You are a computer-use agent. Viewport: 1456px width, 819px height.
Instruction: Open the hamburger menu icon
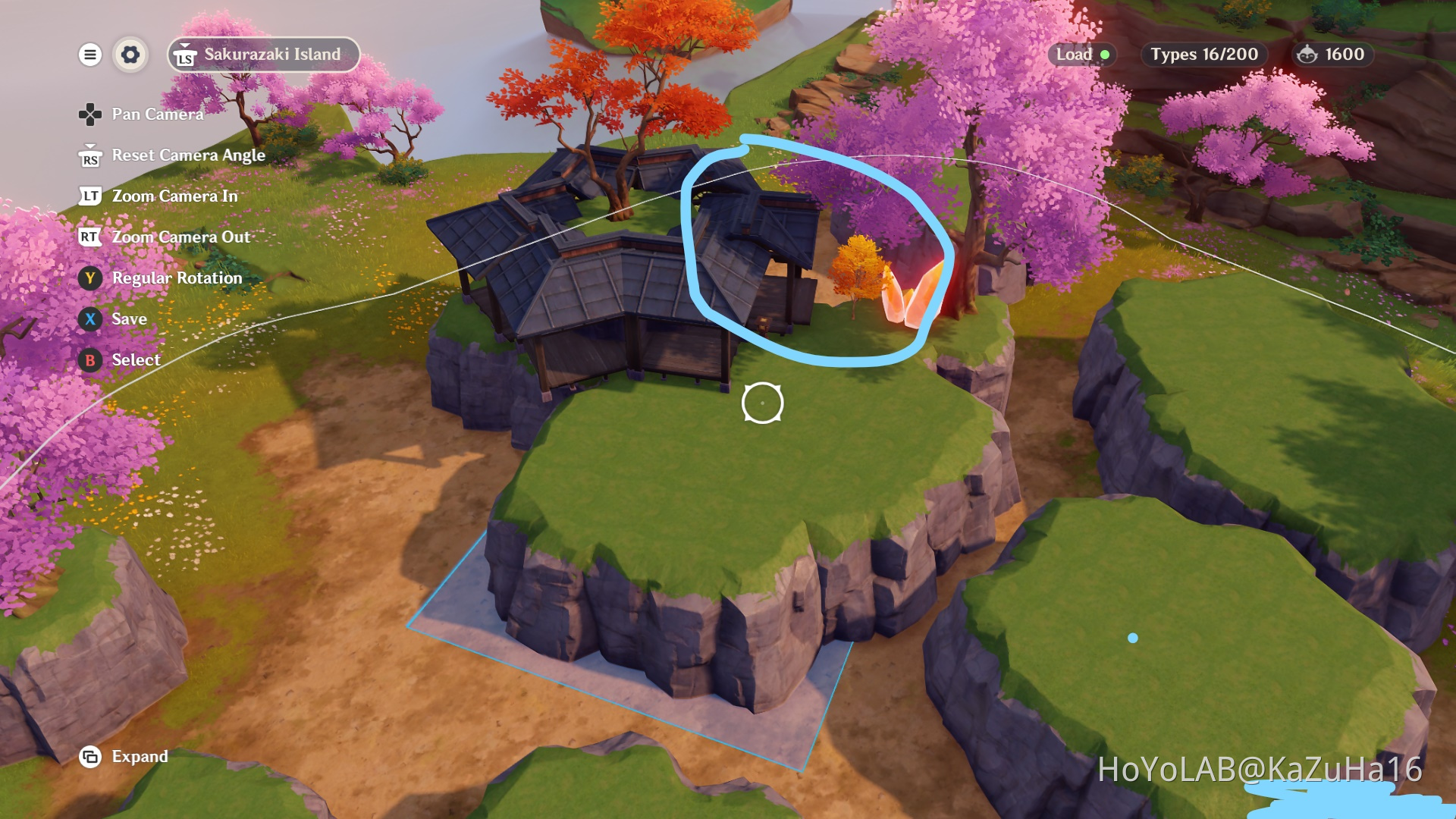[x=90, y=54]
